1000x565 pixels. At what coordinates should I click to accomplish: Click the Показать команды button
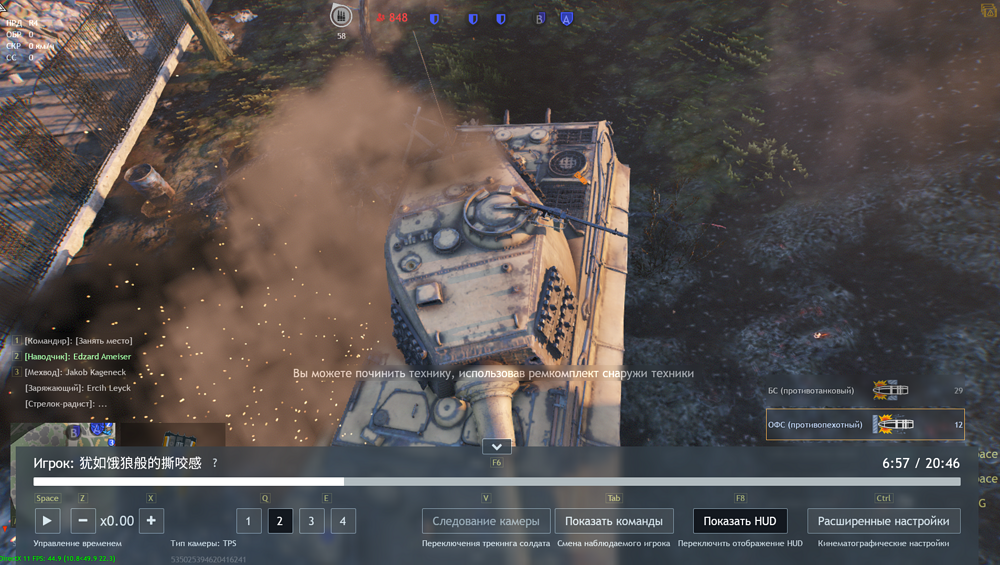point(614,521)
